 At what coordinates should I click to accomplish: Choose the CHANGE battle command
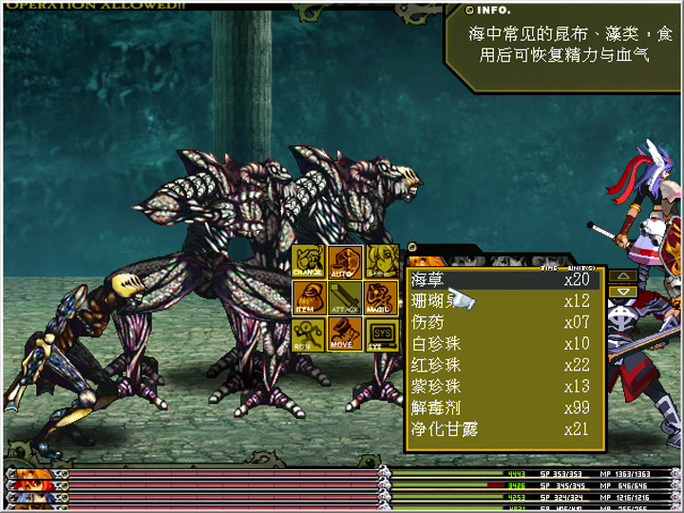coord(308,262)
